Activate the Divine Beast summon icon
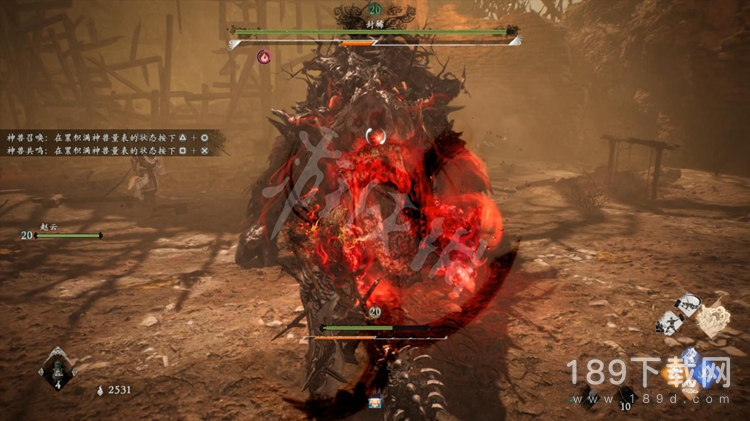 click(x=712, y=319)
